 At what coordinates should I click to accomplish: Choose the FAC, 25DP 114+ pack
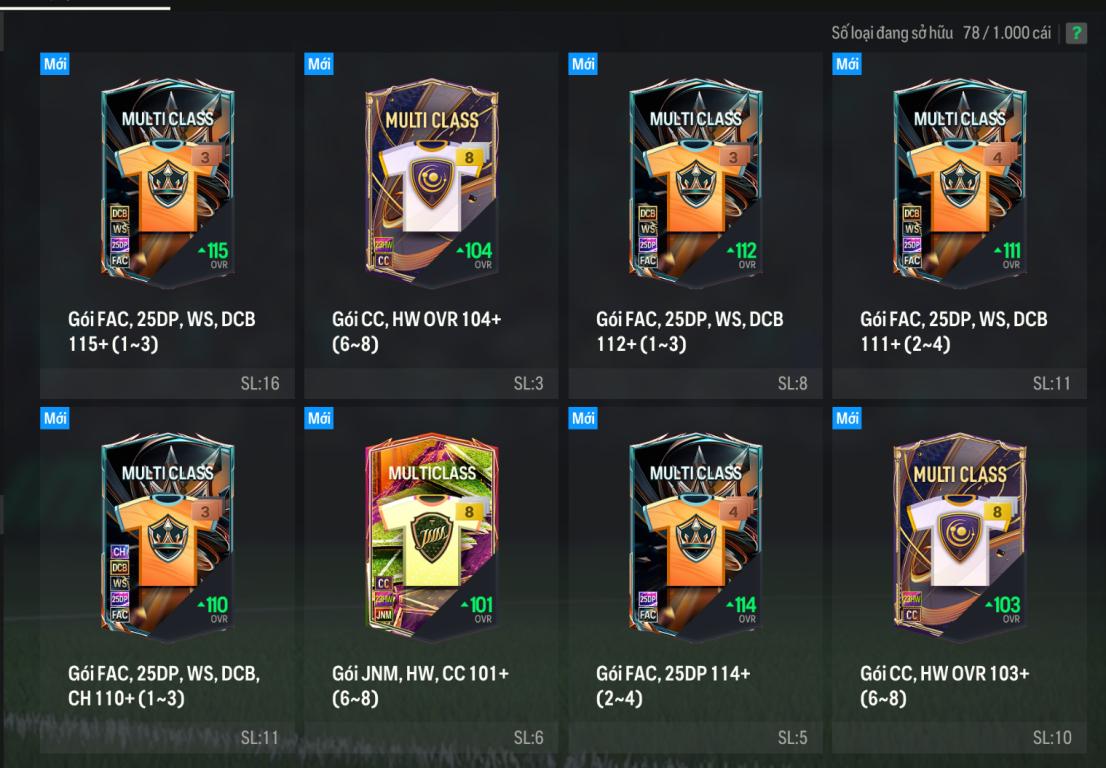click(695, 534)
